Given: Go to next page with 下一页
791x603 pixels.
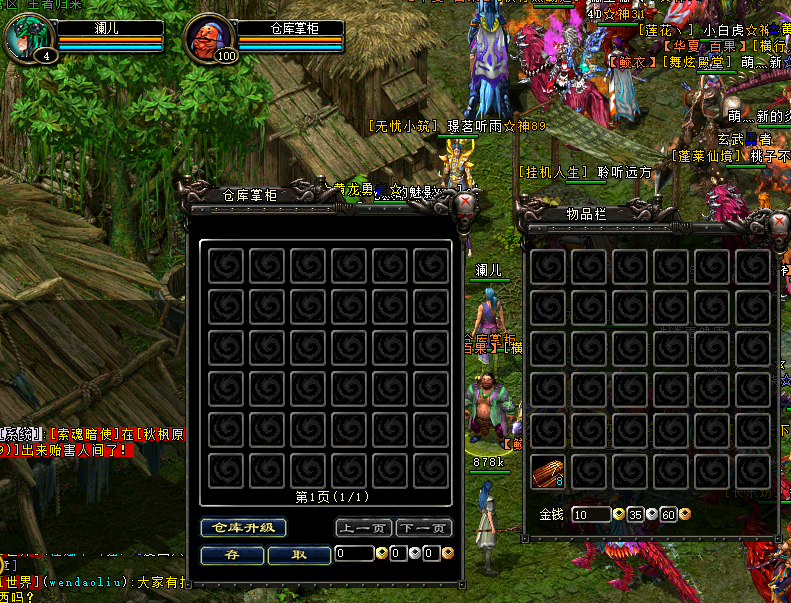Looking at the screenshot, I should (423, 528).
